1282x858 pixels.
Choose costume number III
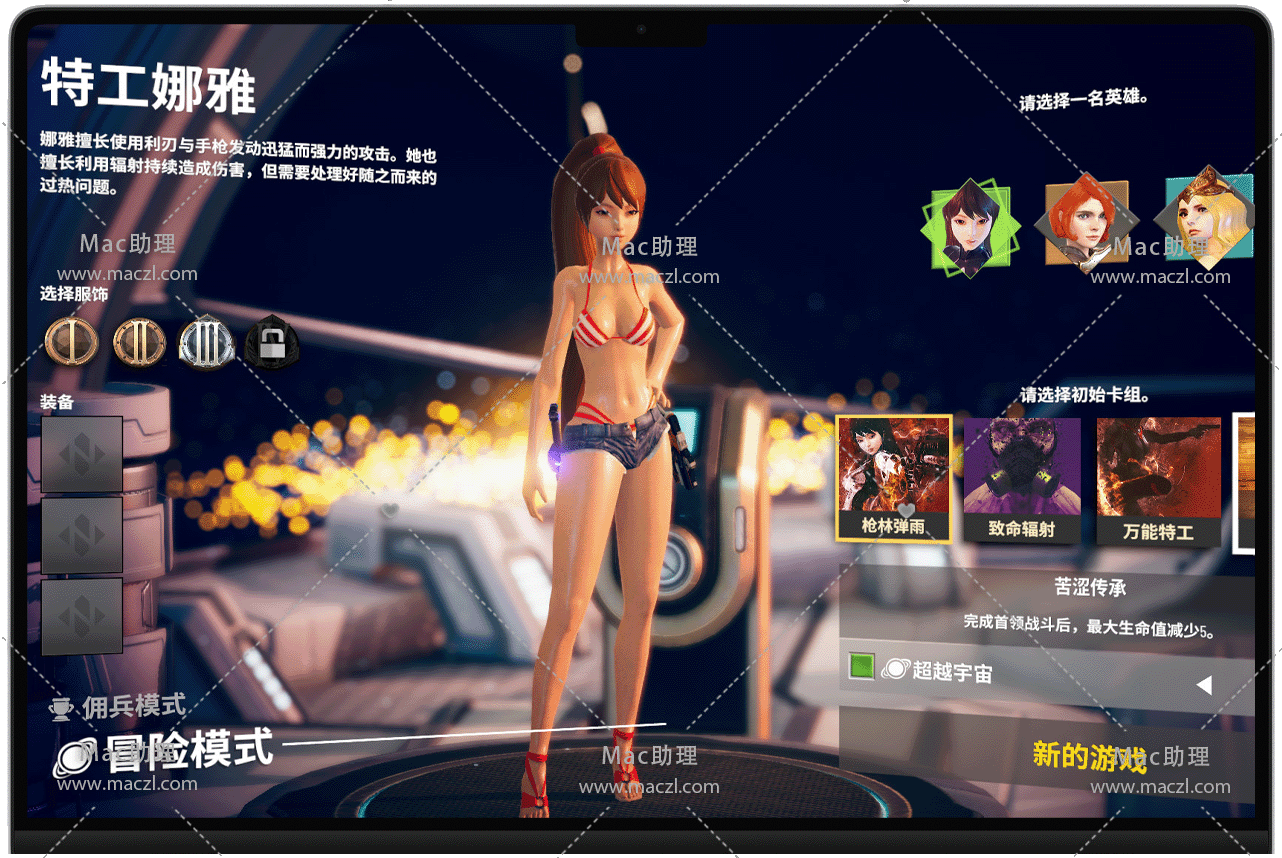[x=206, y=343]
